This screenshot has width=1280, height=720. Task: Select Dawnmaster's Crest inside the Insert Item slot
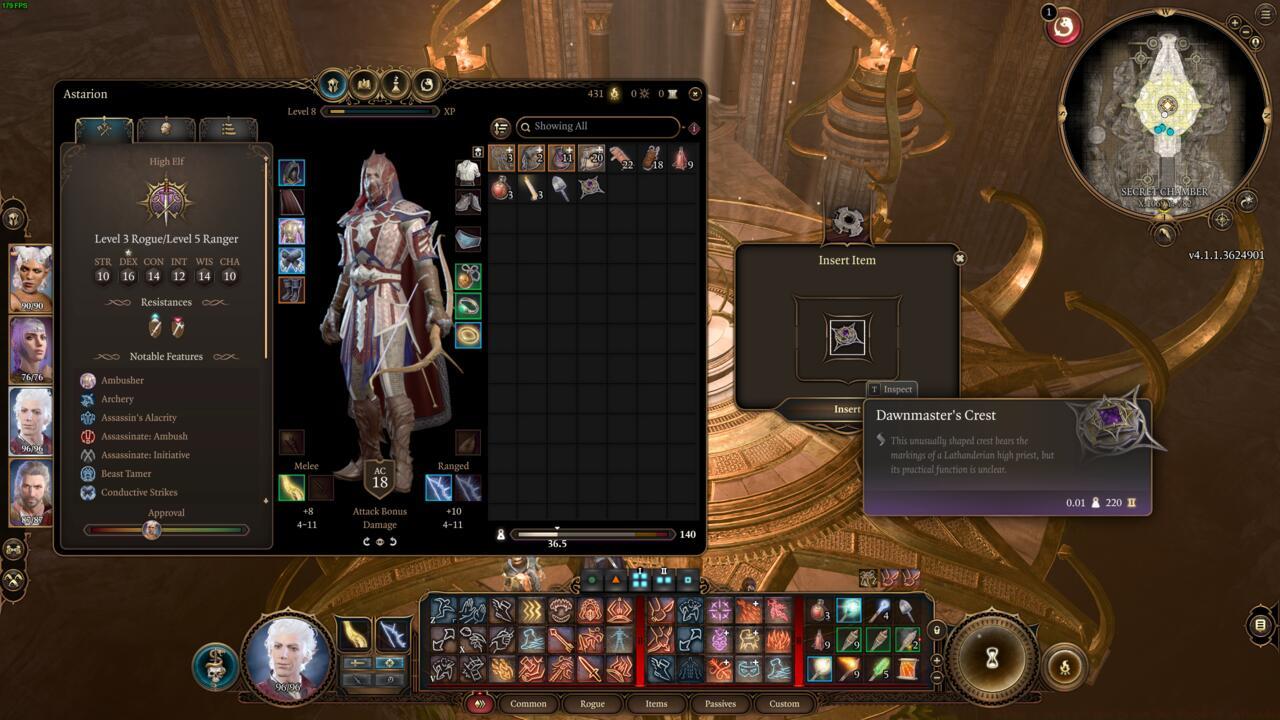tap(847, 337)
